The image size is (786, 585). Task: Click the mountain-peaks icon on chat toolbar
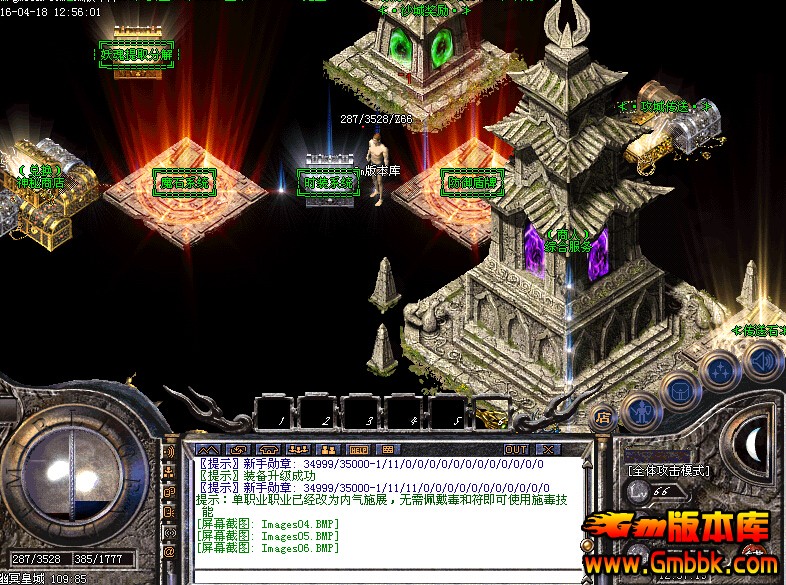(209, 449)
